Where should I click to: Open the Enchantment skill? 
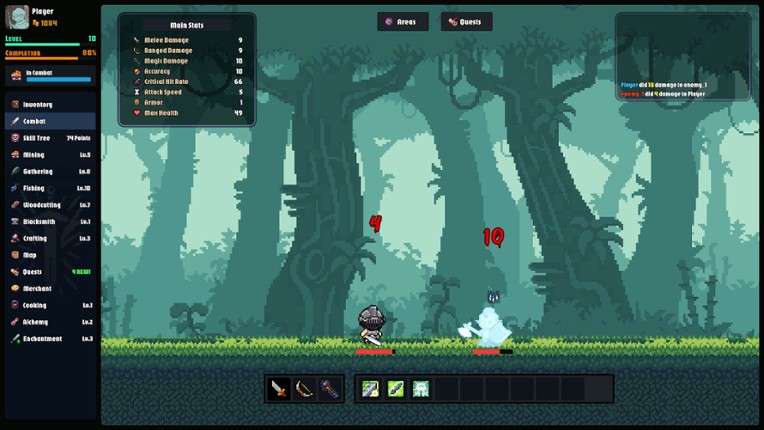click(x=44, y=339)
